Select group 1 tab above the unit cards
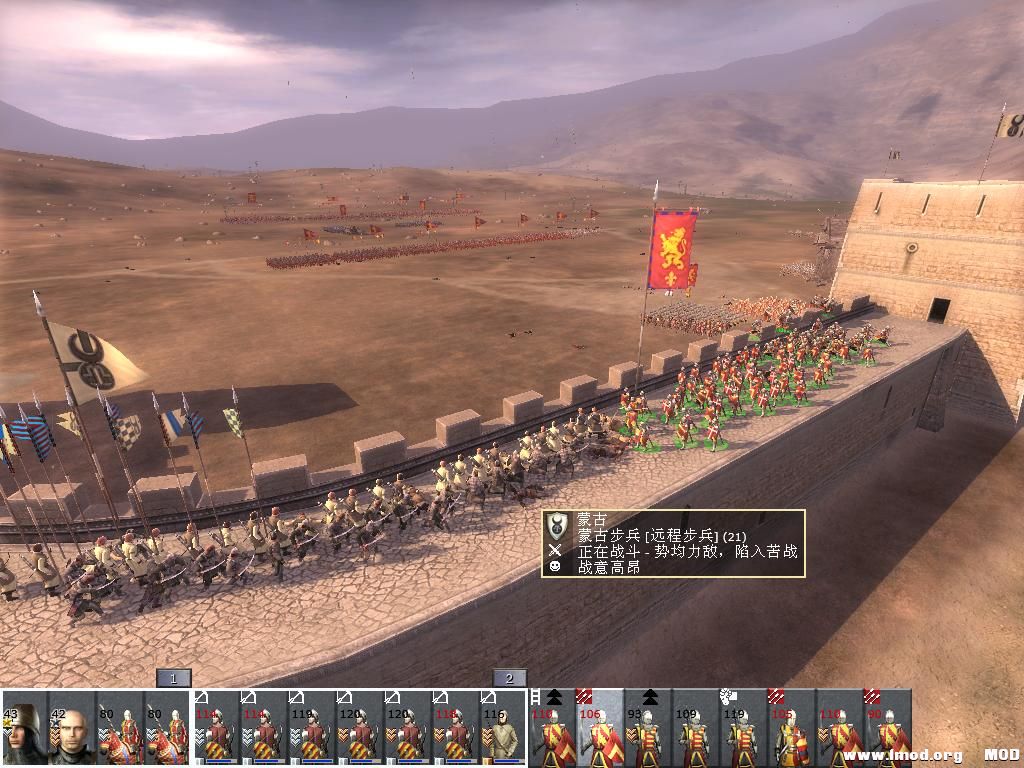Viewport: 1024px width, 768px height. (173, 679)
